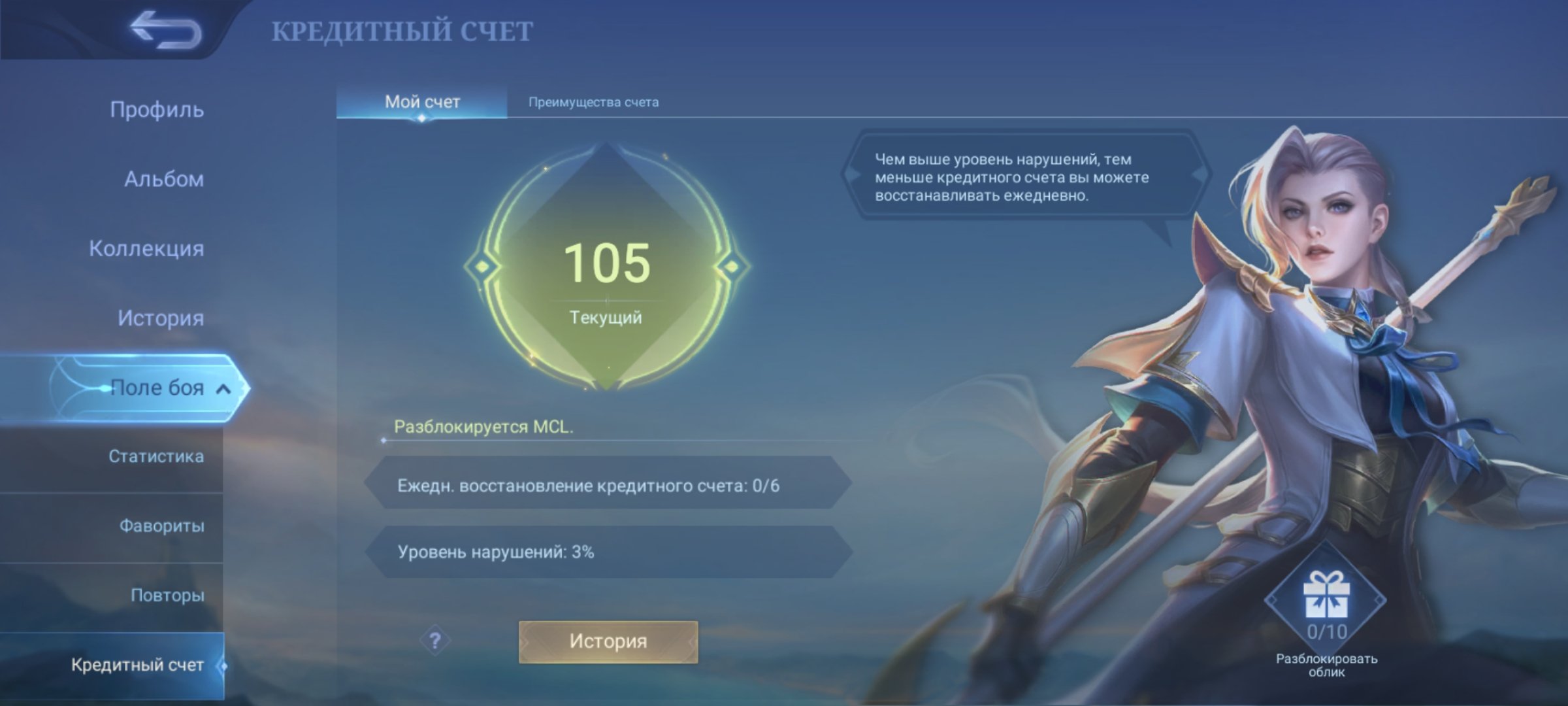Viewport: 1568px width, 706px height.
Task: Open the Коллекция section
Action: (146, 248)
